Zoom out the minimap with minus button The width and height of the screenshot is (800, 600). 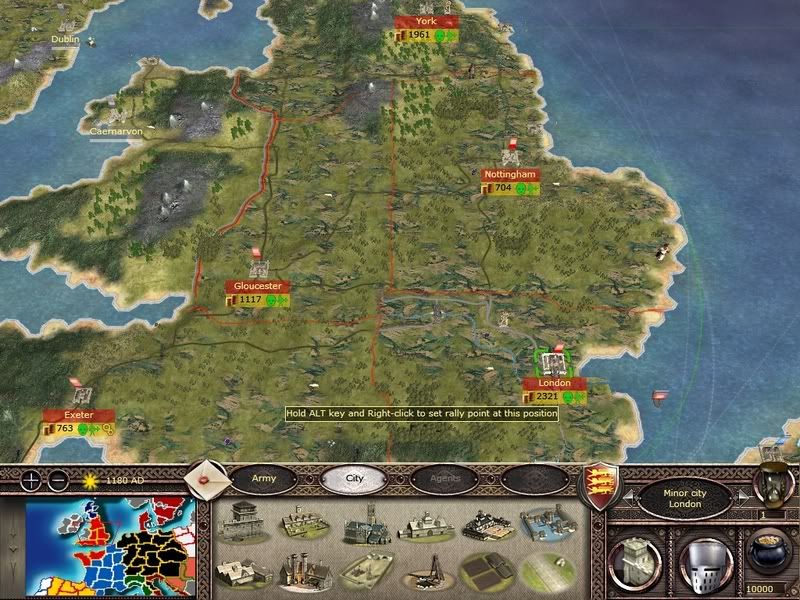click(x=59, y=478)
